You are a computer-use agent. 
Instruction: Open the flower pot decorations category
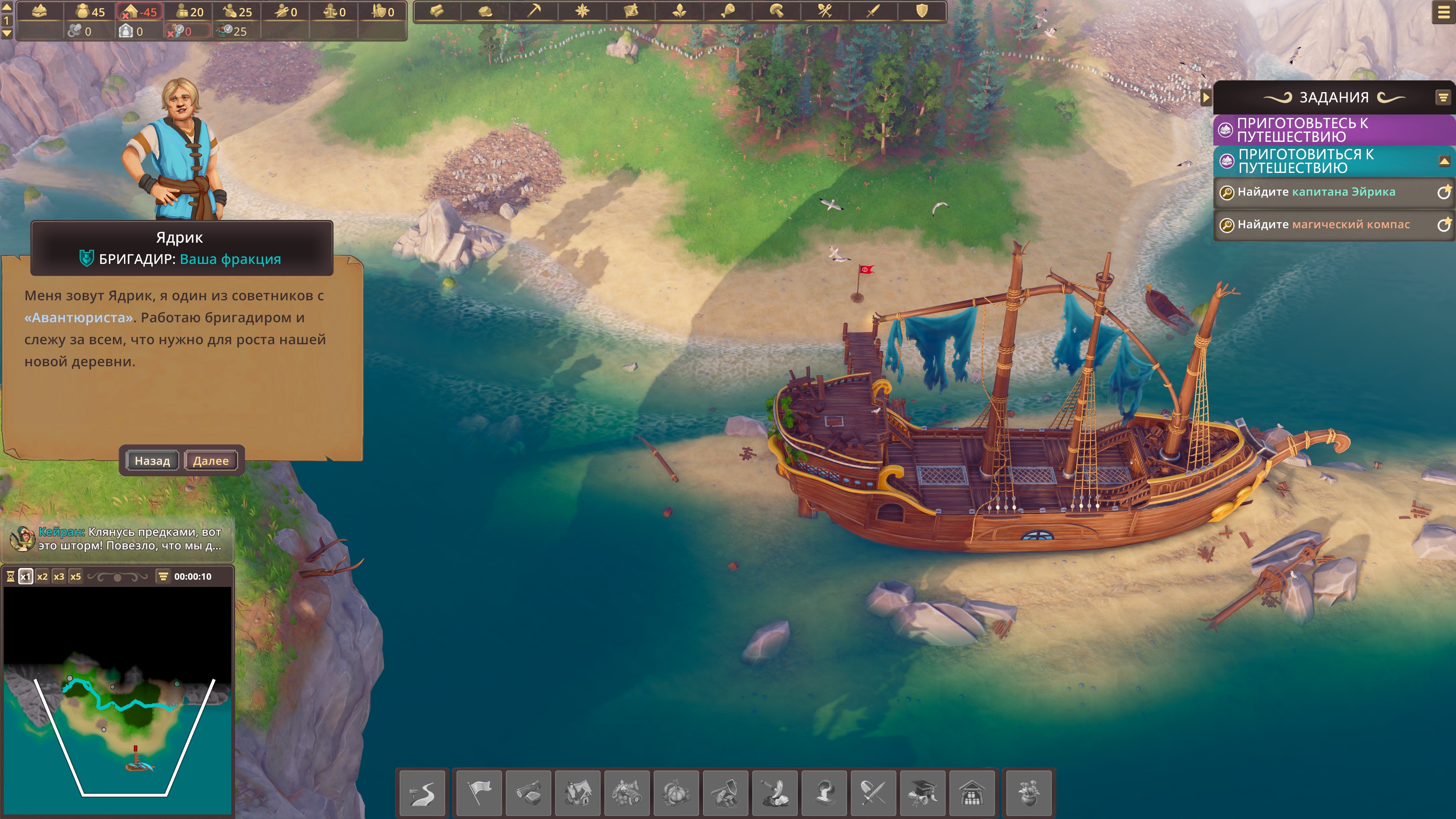coord(1028,792)
